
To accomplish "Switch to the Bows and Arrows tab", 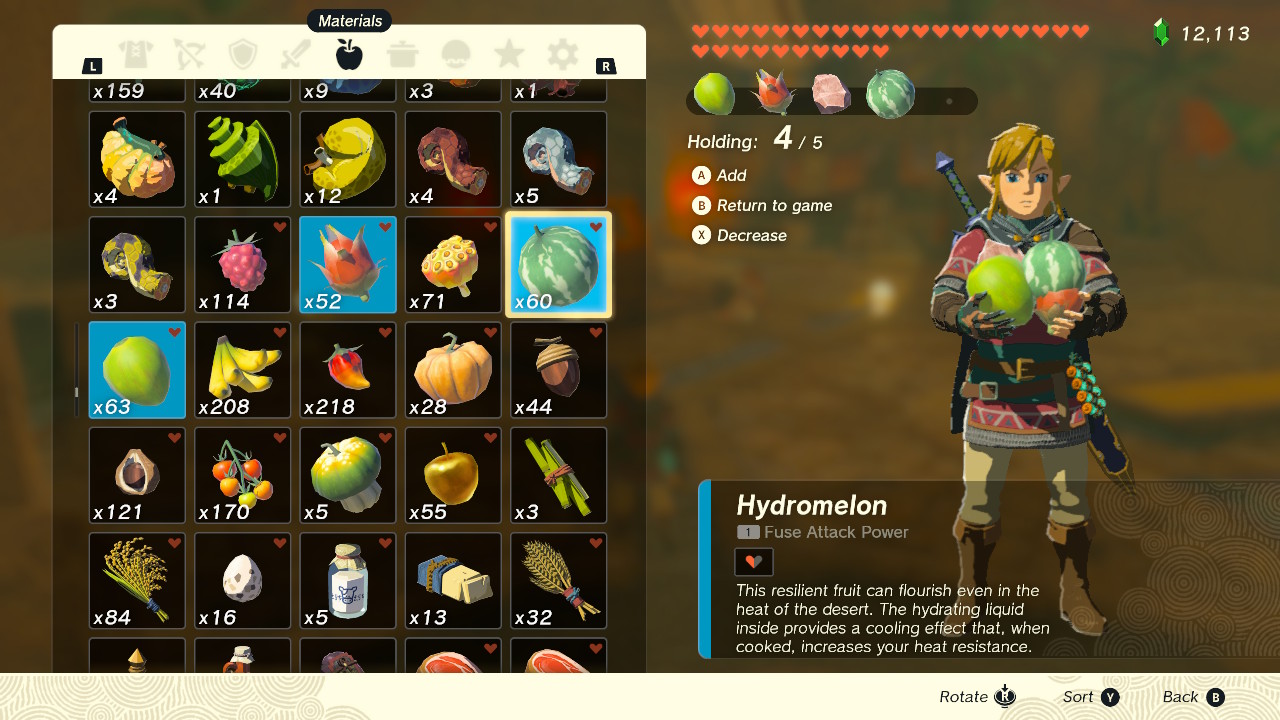I will 189,54.
